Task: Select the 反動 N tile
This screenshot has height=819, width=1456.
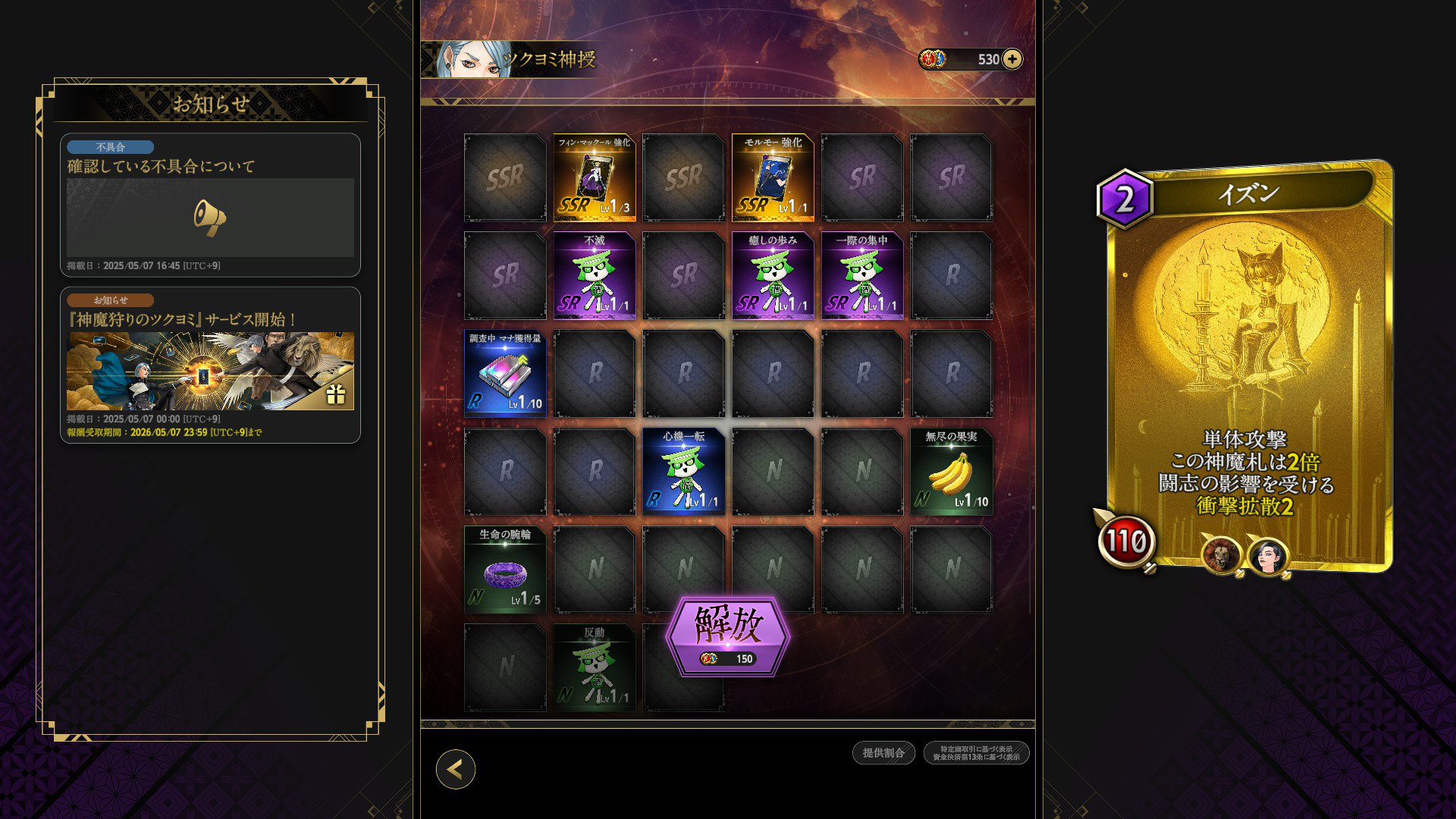Action: (595, 667)
